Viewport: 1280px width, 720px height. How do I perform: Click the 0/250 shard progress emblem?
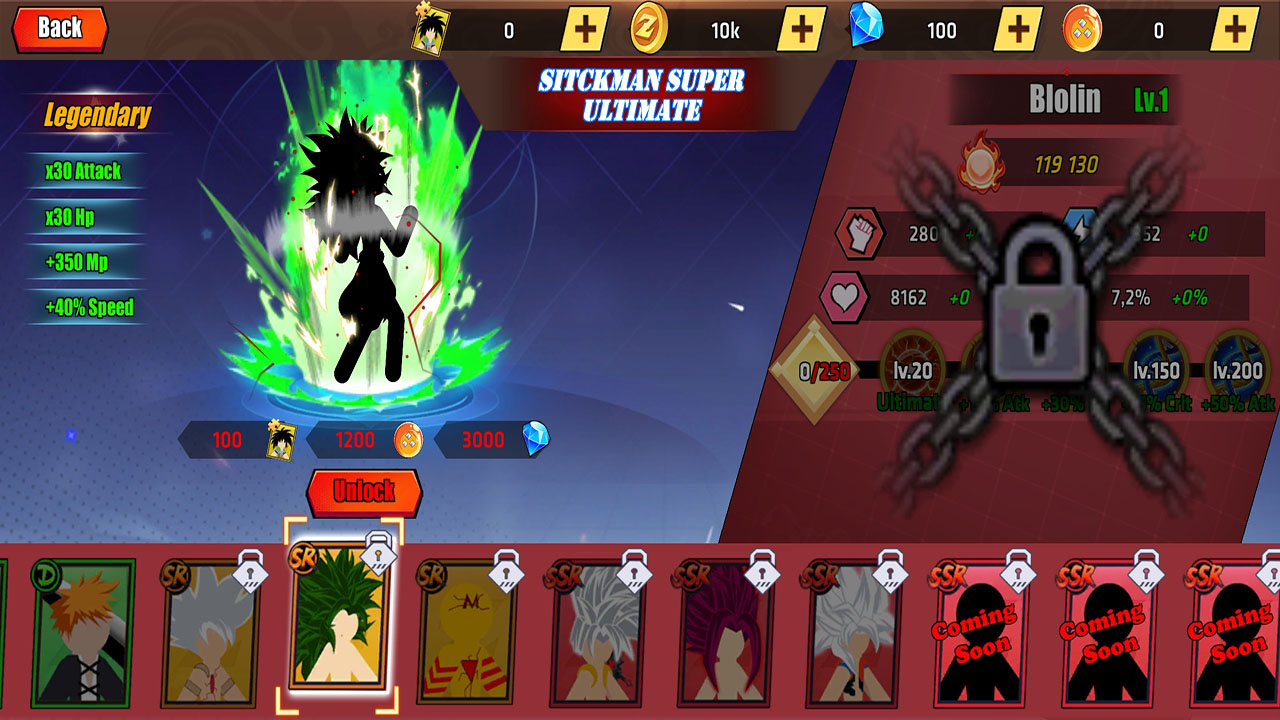(814, 368)
